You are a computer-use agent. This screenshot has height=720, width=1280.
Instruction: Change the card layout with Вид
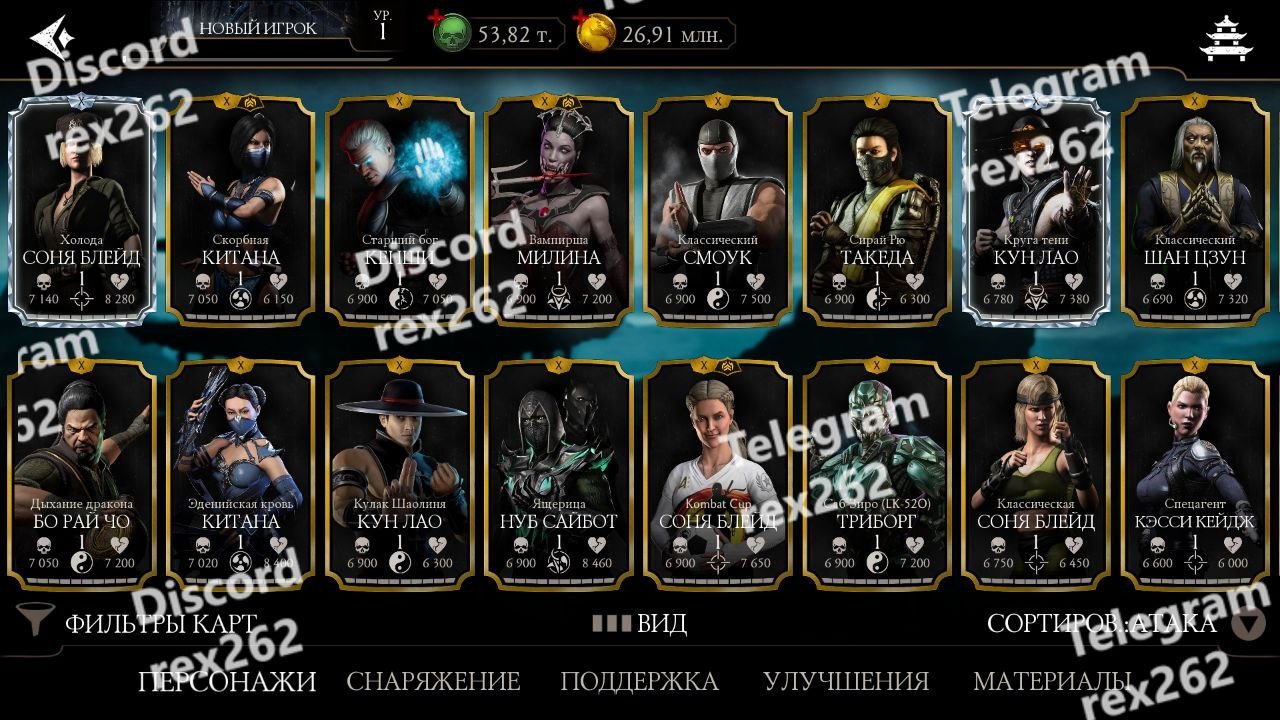tap(640, 623)
